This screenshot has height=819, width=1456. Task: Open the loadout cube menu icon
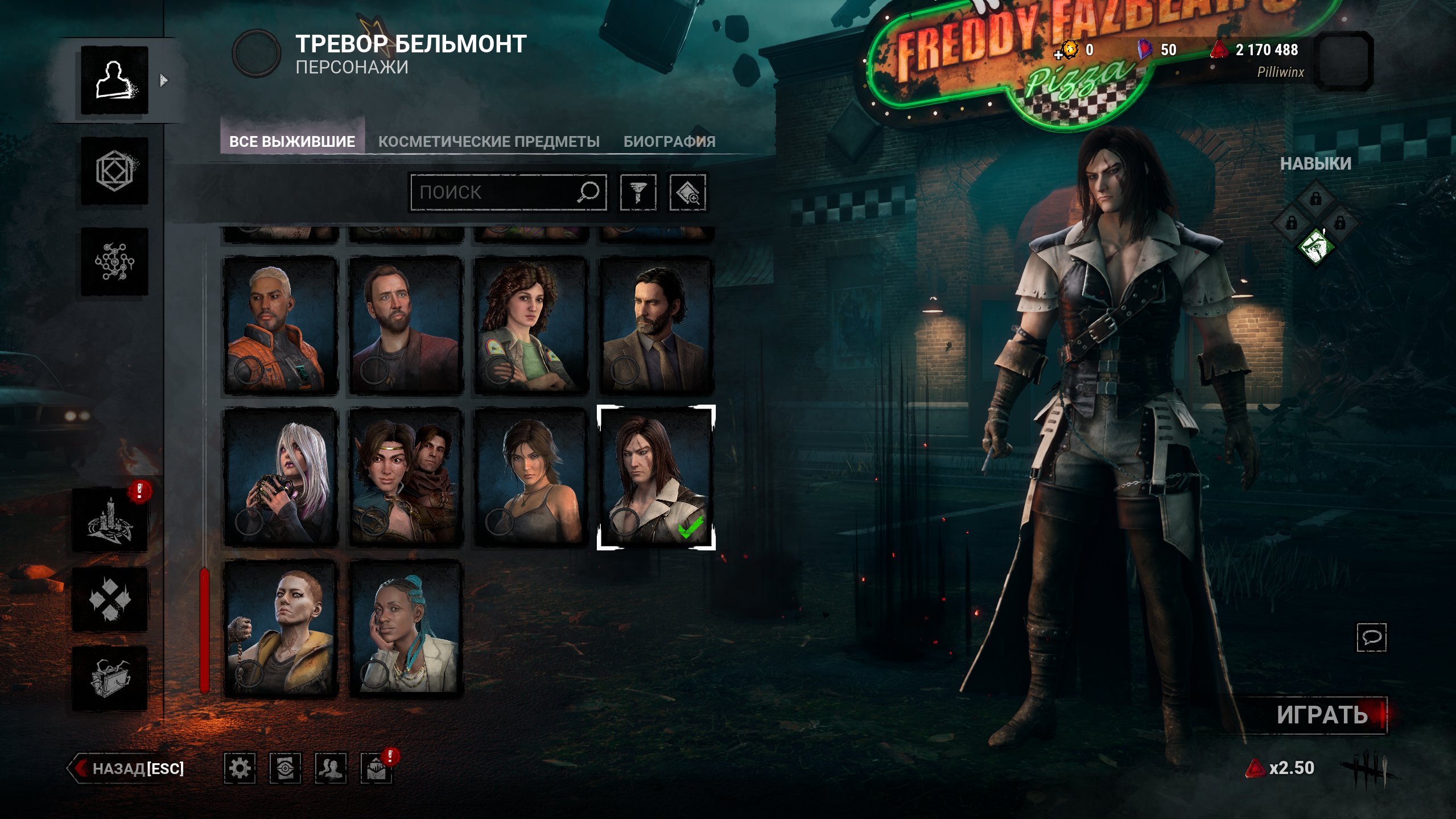click(114, 171)
